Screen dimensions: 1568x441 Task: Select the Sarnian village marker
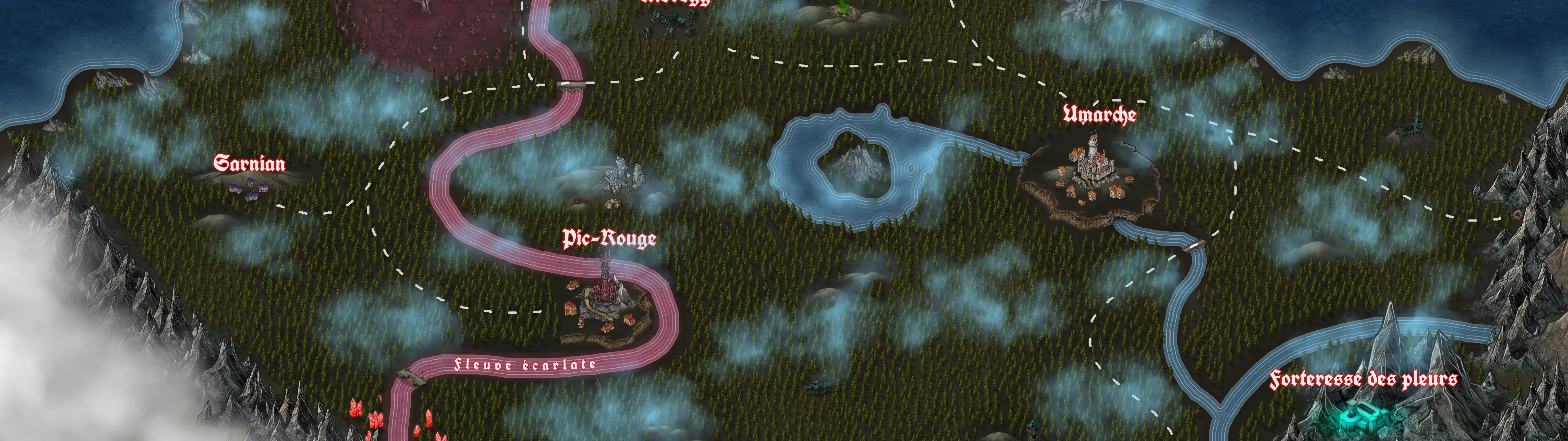[250, 188]
